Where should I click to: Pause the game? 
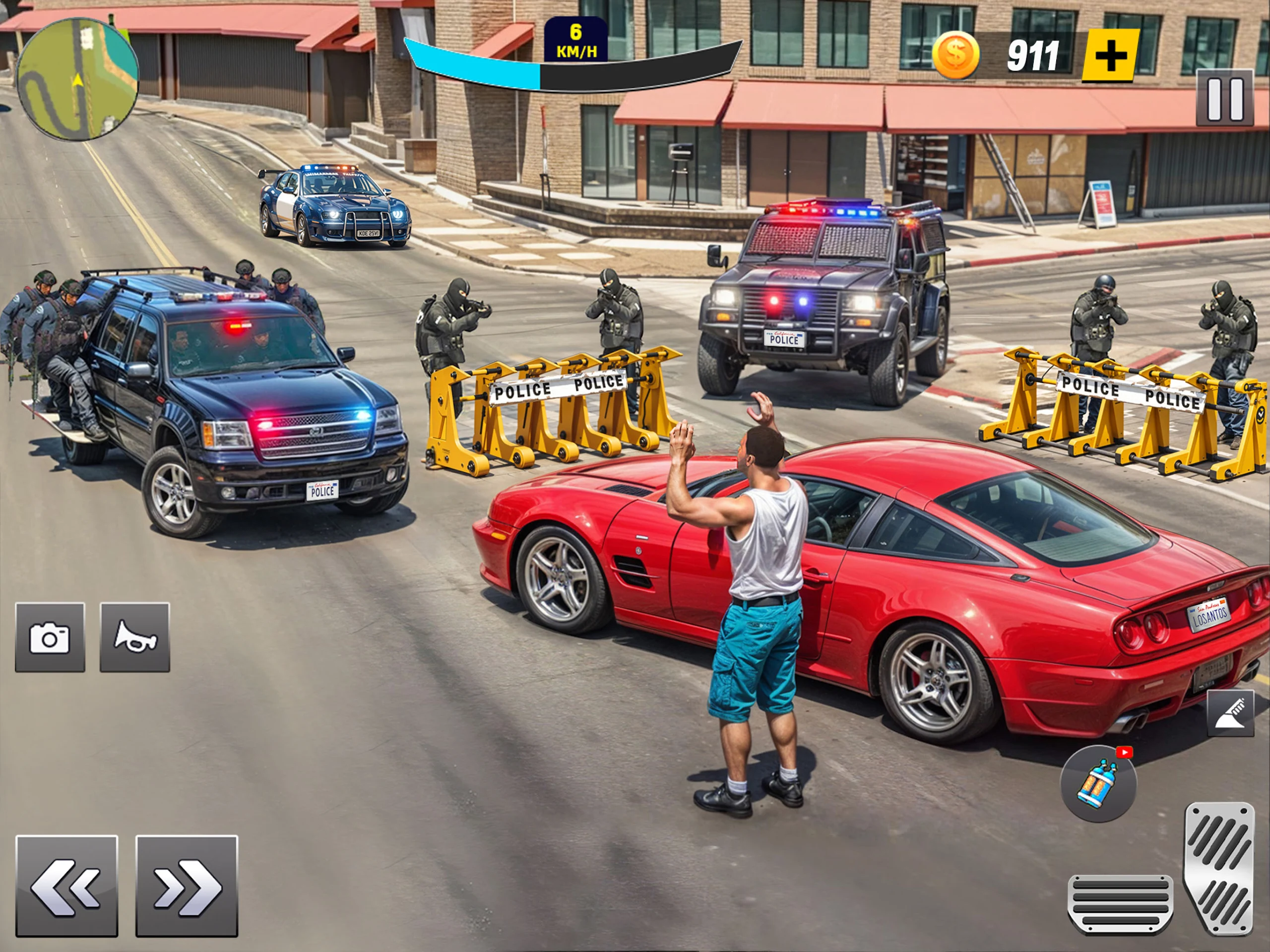1224,99
